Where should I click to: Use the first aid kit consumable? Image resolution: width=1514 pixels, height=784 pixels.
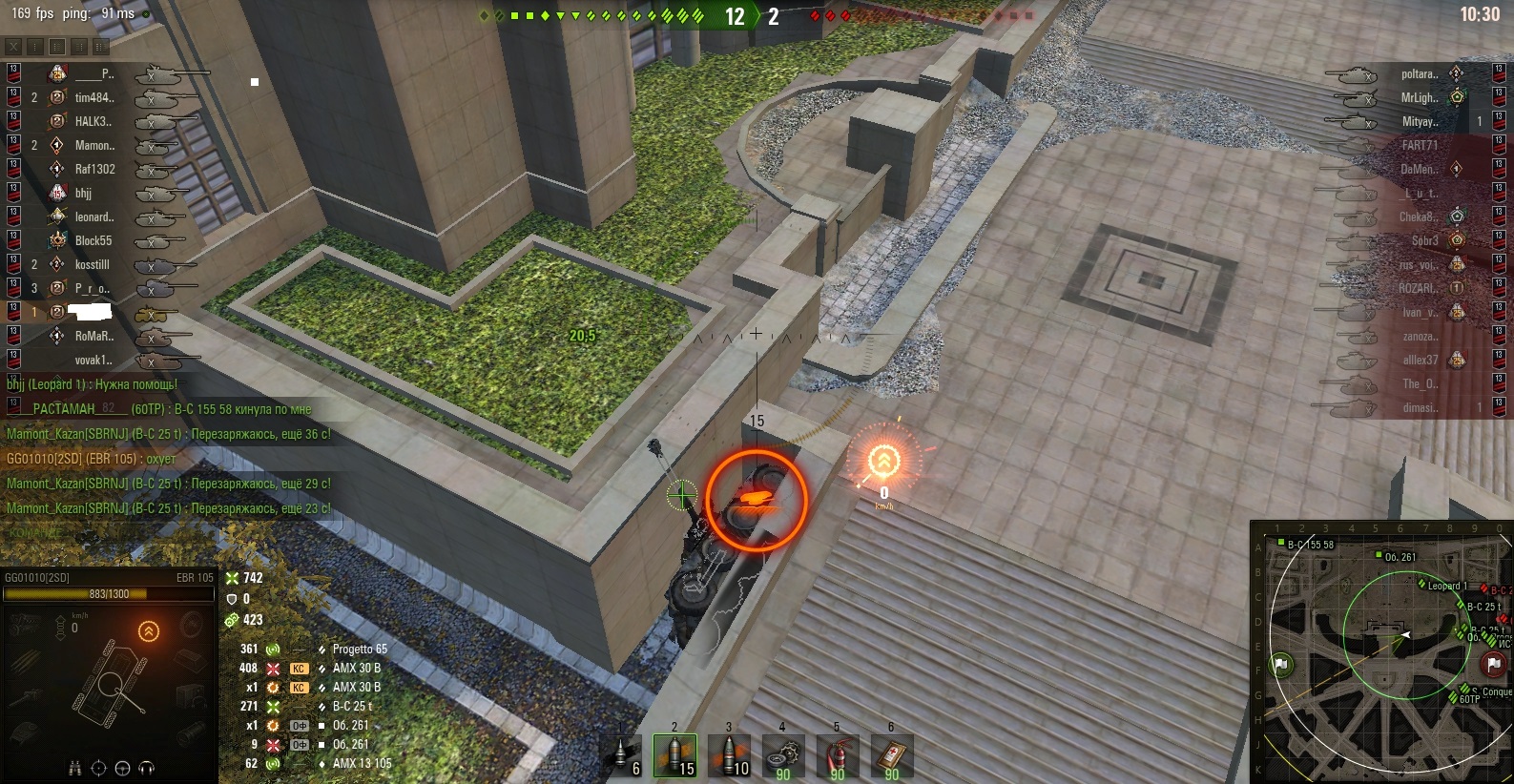(x=891, y=755)
